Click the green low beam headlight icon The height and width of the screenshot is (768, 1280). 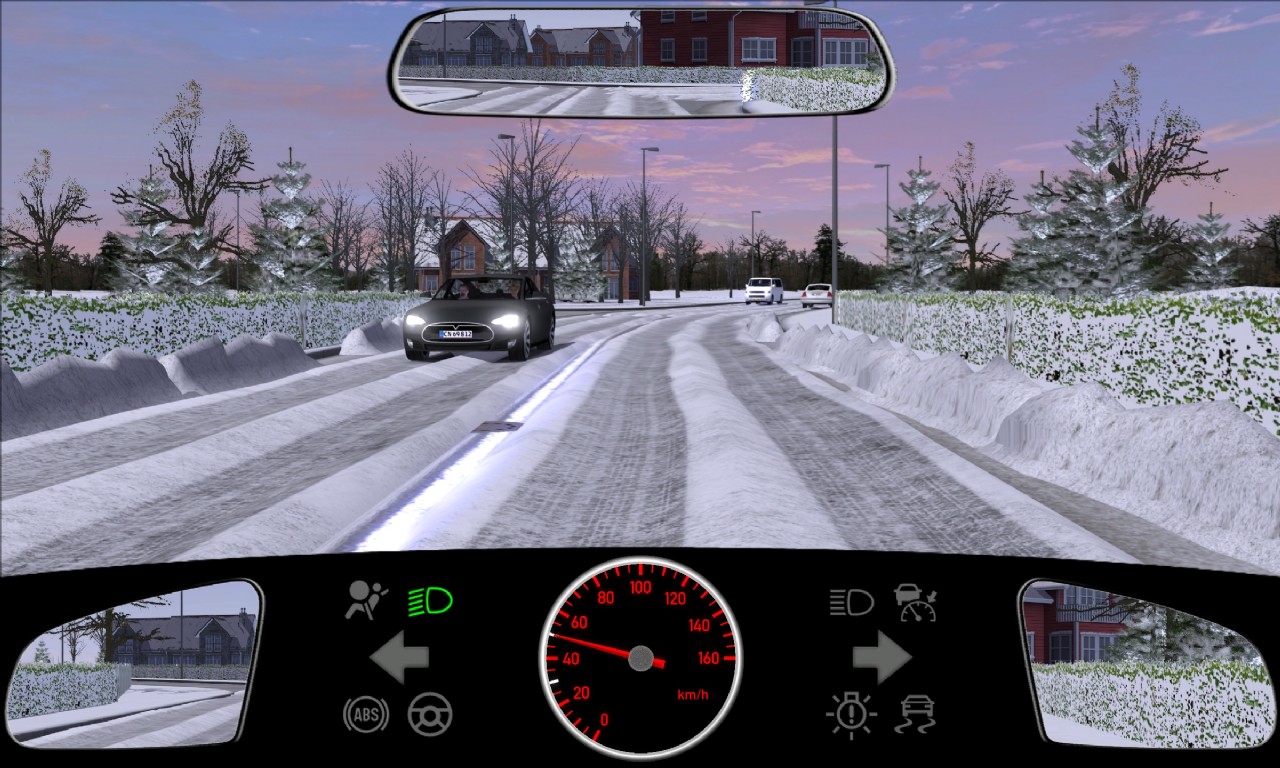coord(430,601)
